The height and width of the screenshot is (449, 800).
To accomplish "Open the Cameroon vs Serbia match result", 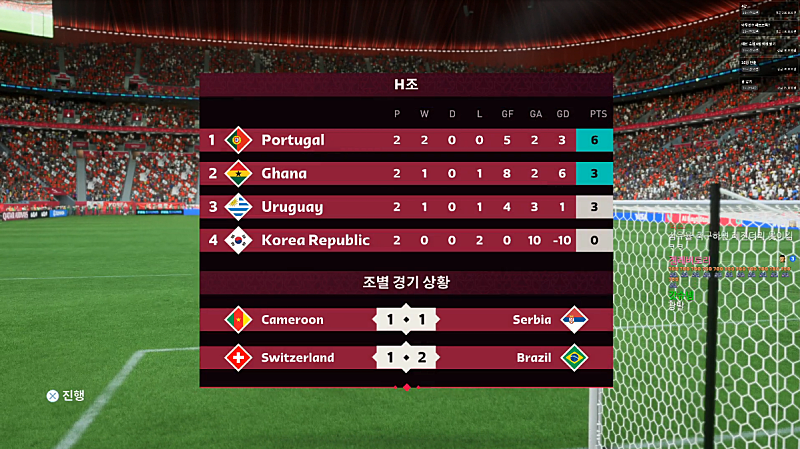I will (x=405, y=320).
